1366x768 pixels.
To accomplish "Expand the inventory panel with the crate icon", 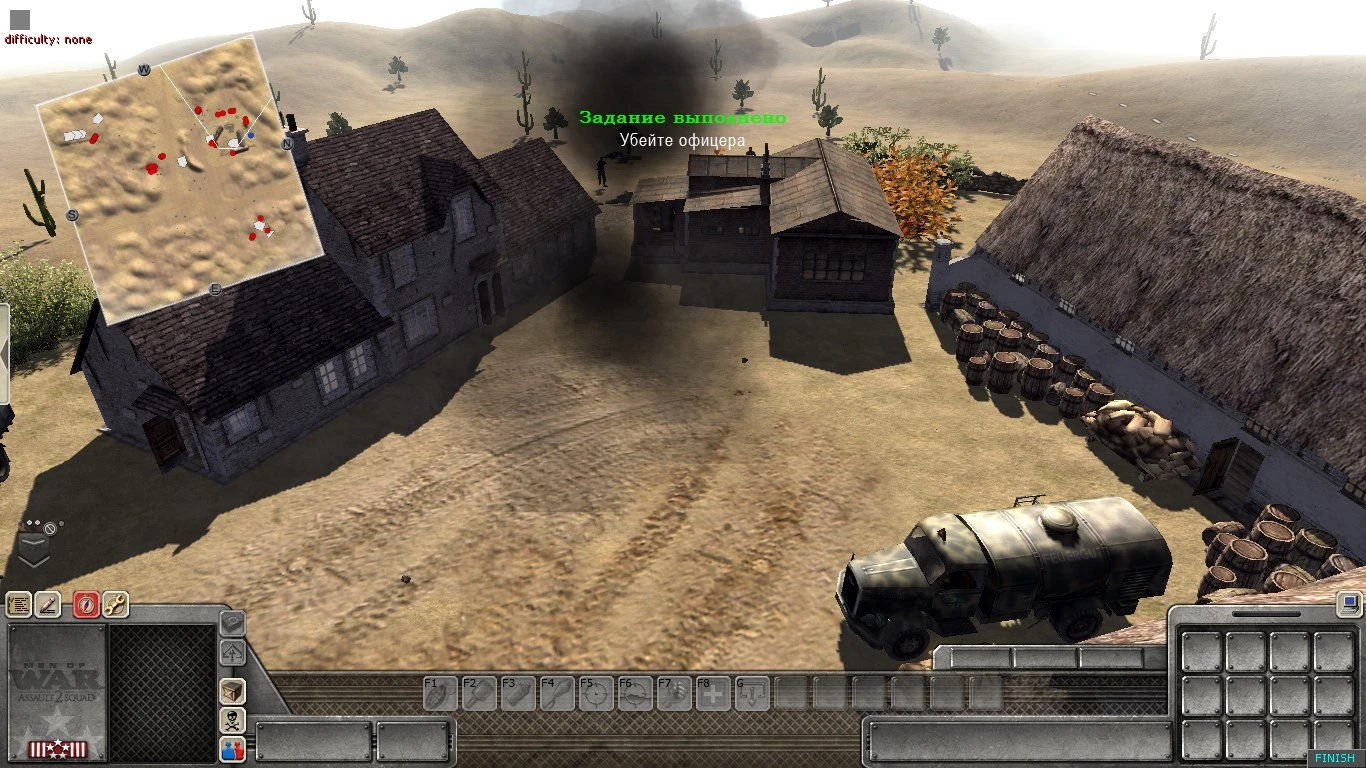I will pyautogui.click(x=231, y=692).
